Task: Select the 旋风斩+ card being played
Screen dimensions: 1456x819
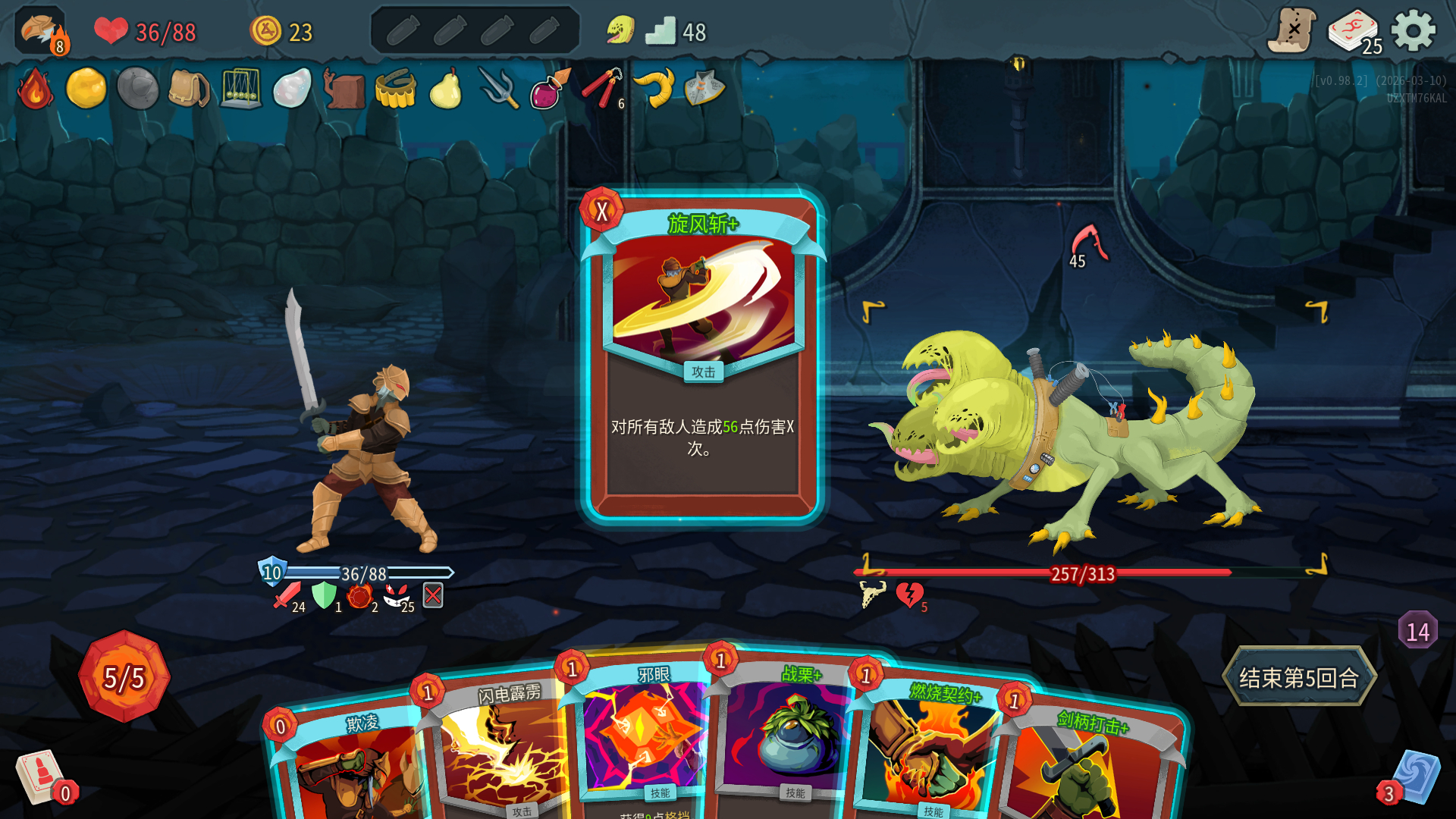Action: tap(702, 356)
